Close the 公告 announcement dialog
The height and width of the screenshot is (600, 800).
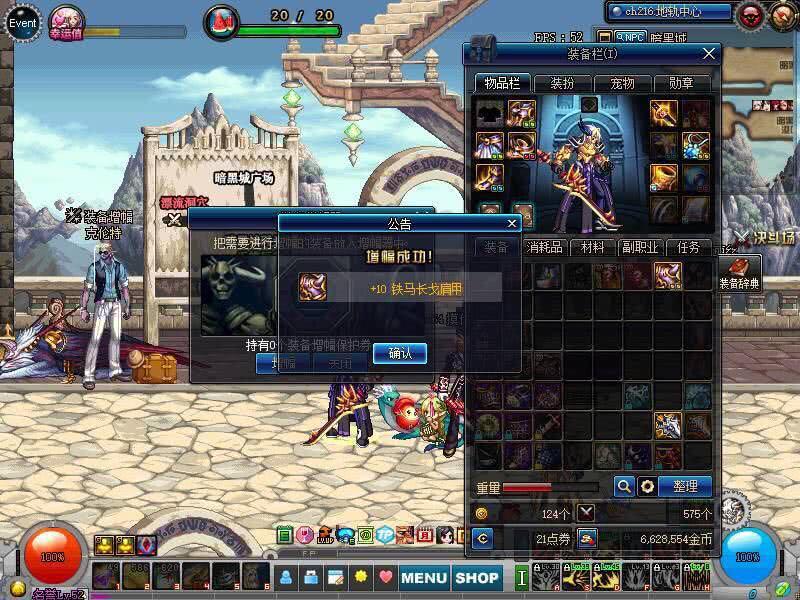point(513,223)
